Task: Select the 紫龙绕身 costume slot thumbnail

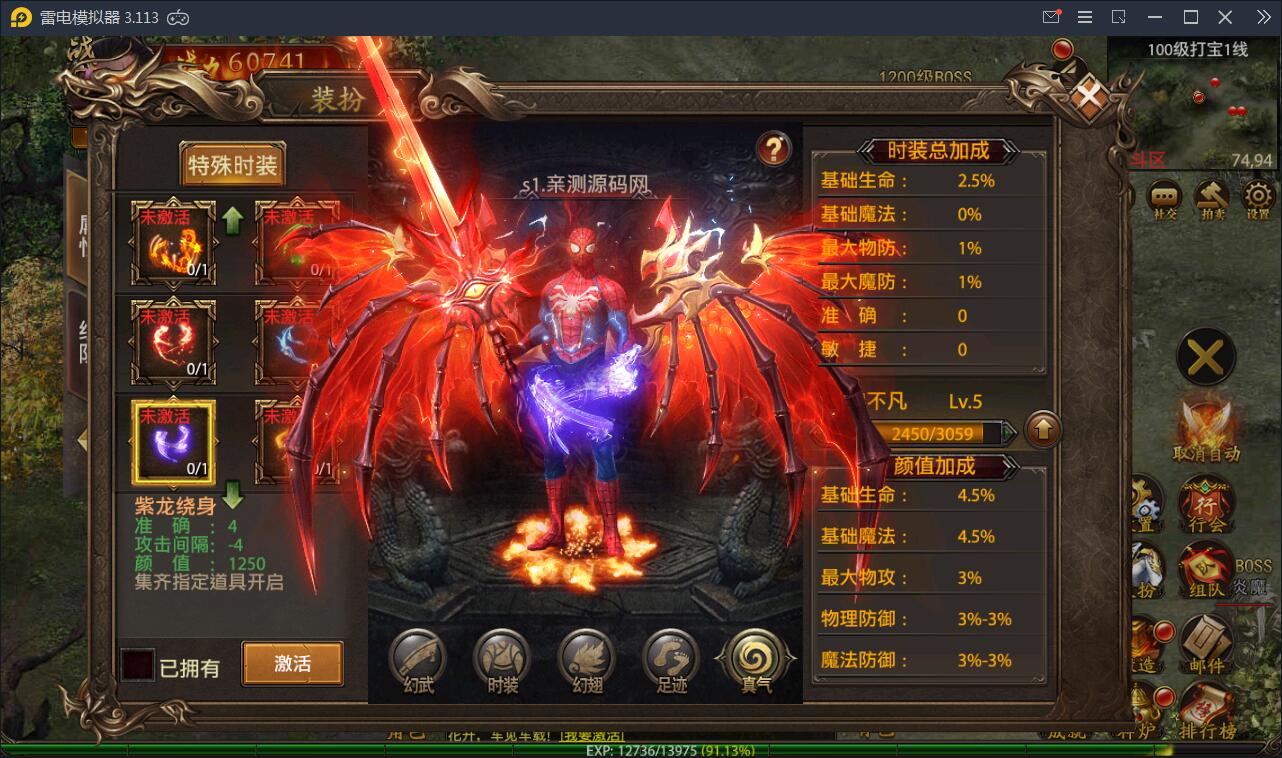Action: 171,440
